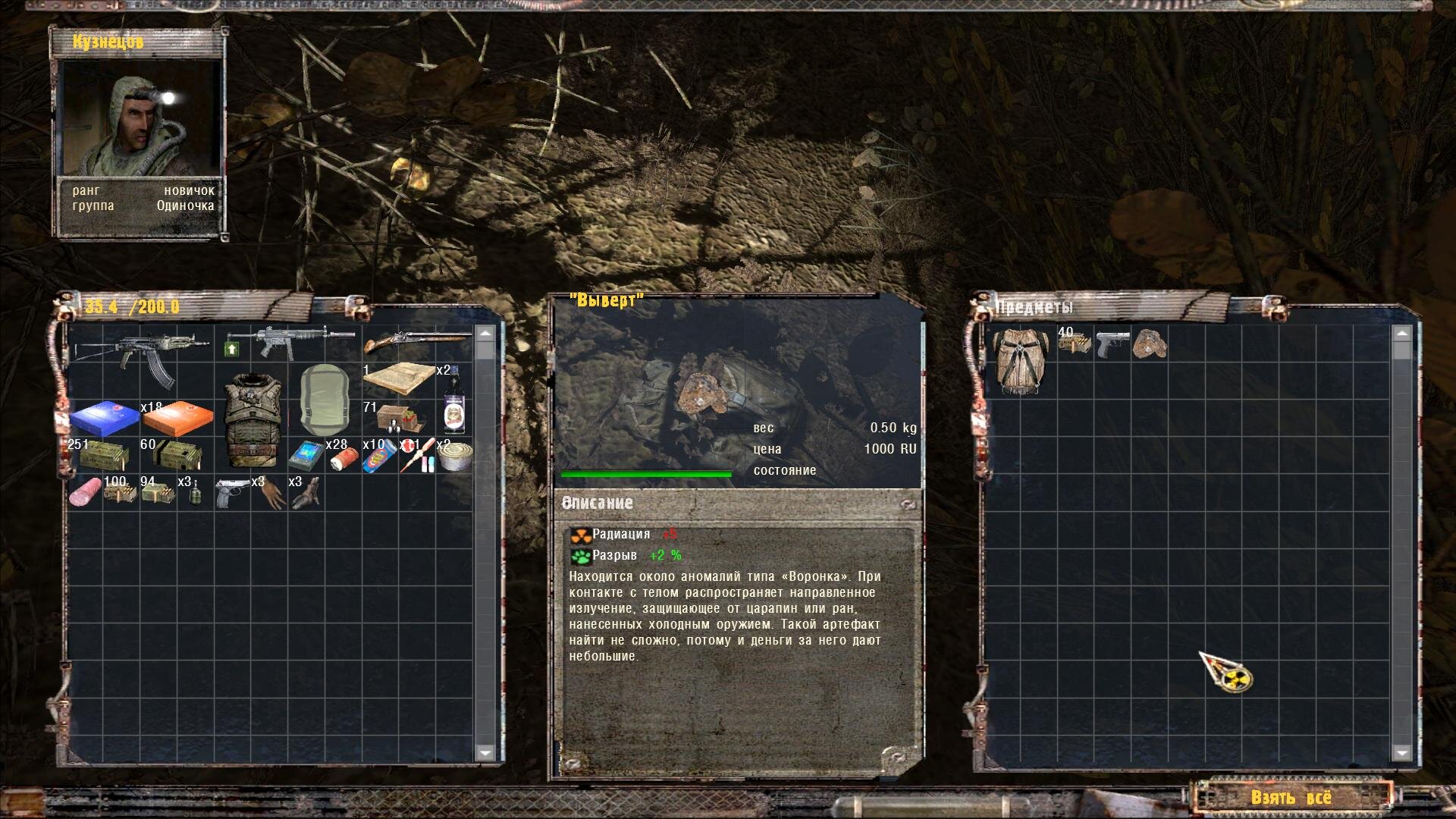Viewport: 1456px width, 819px height.
Task: Click the green sleeping bag item
Action: click(325, 400)
